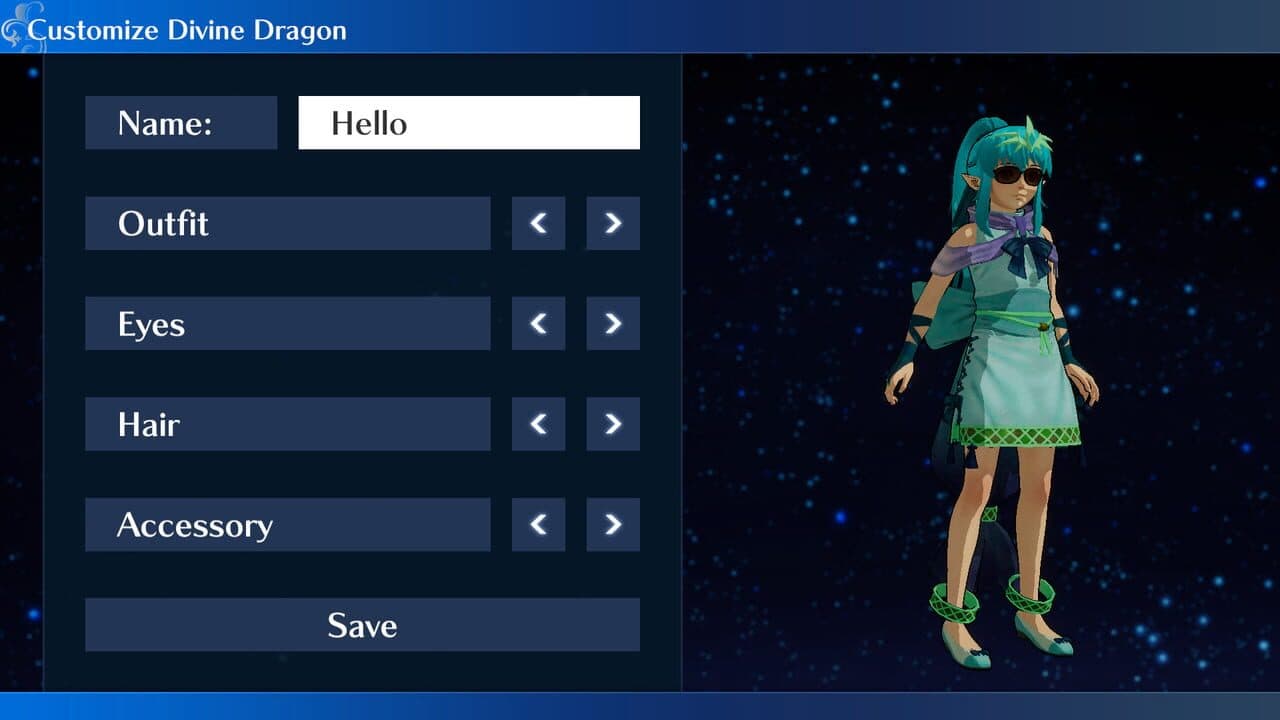The width and height of the screenshot is (1280, 720).
Task: Advance to the next Accessory option
Action: [x=612, y=524]
